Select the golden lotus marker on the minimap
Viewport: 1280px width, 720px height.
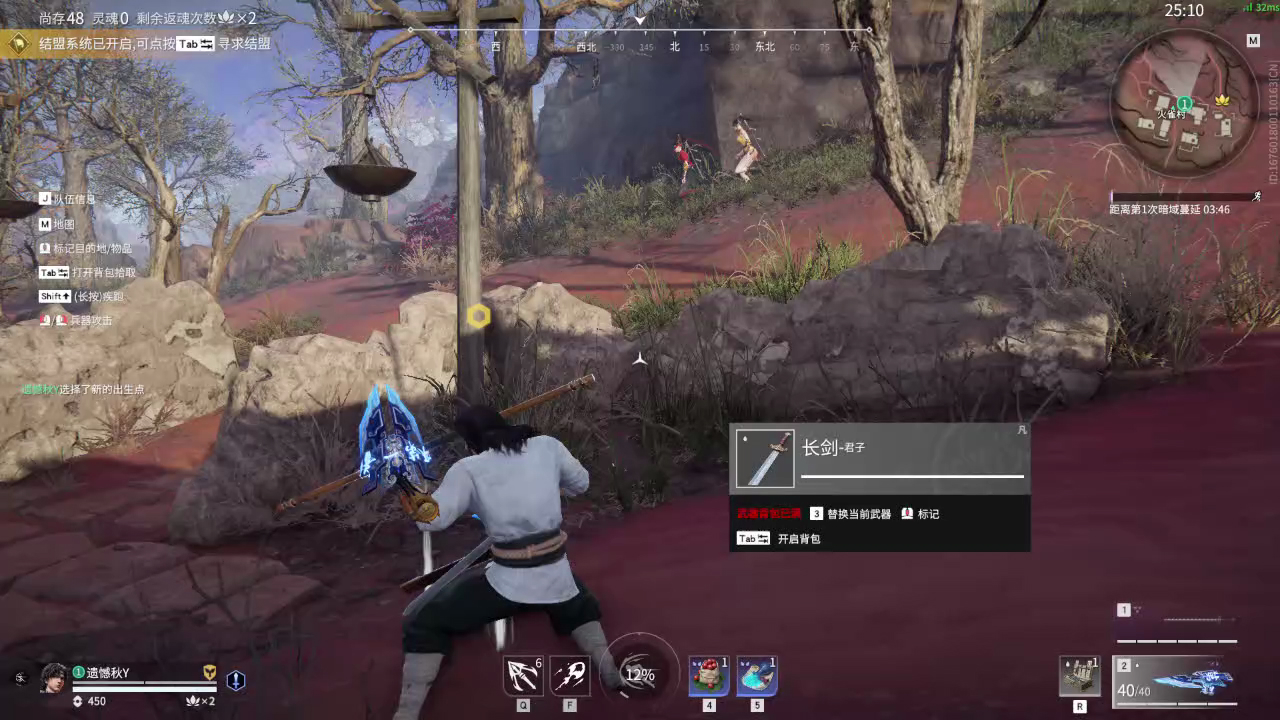pos(1222,102)
